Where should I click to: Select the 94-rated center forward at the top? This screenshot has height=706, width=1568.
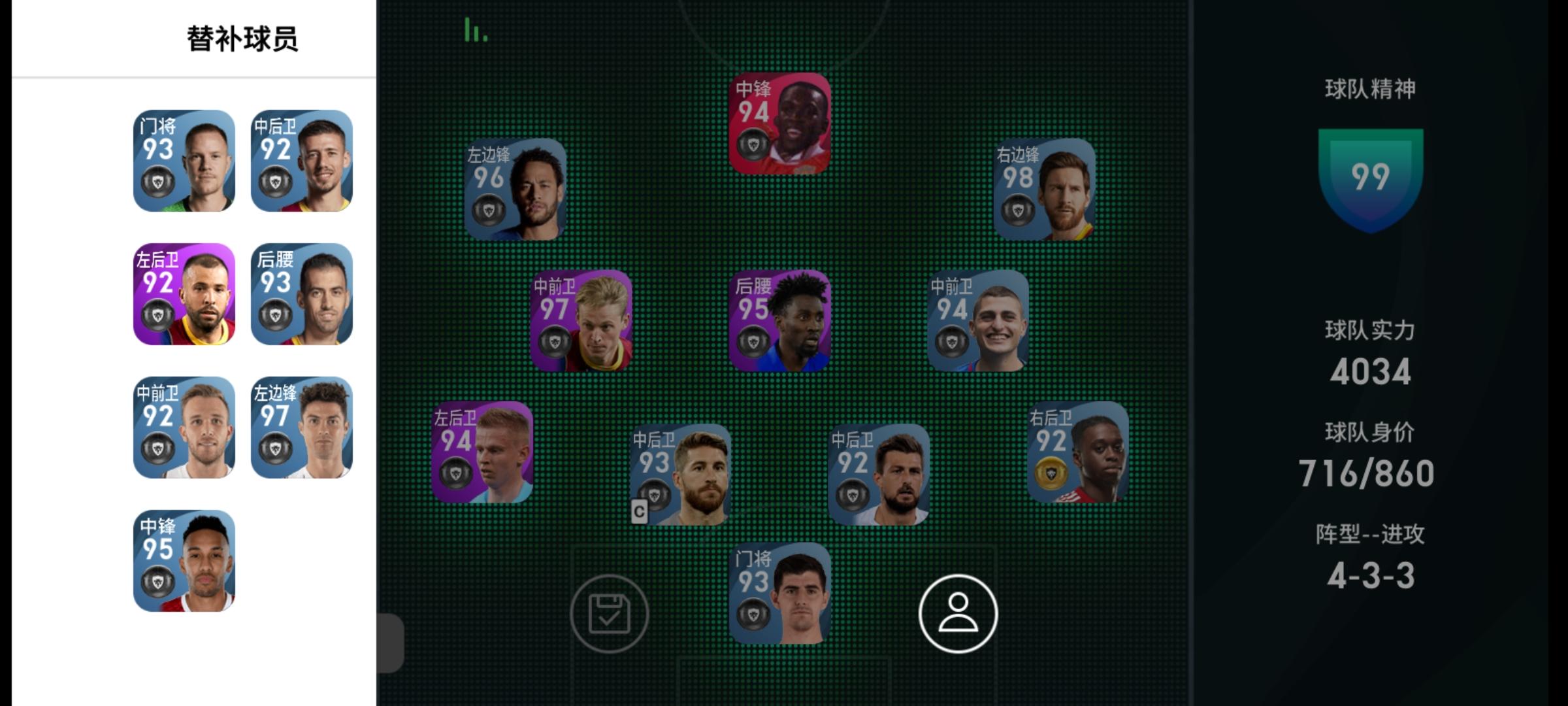(x=782, y=124)
